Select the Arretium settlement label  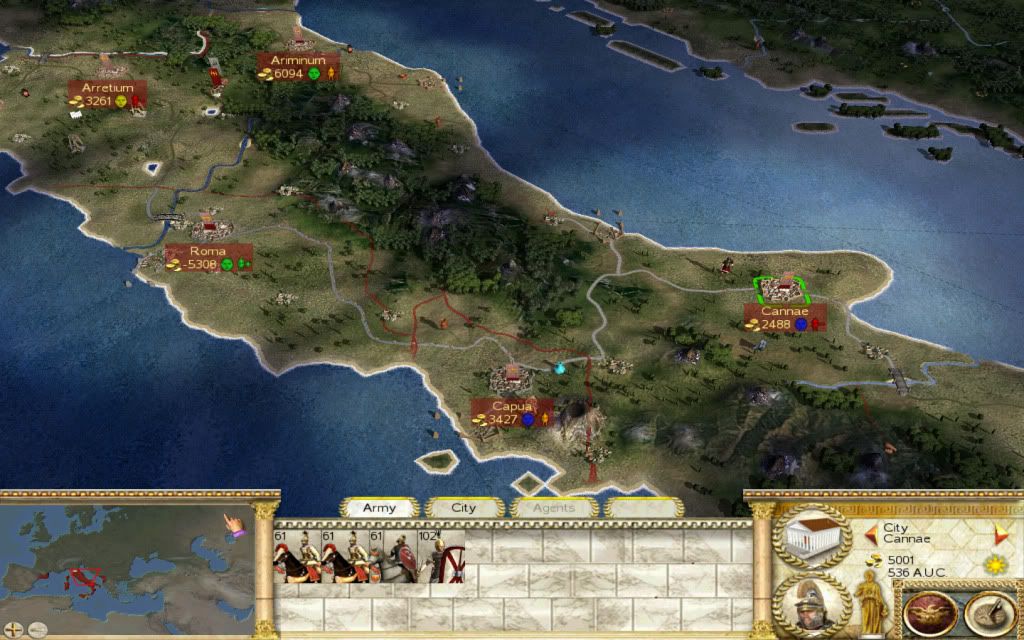[108, 94]
